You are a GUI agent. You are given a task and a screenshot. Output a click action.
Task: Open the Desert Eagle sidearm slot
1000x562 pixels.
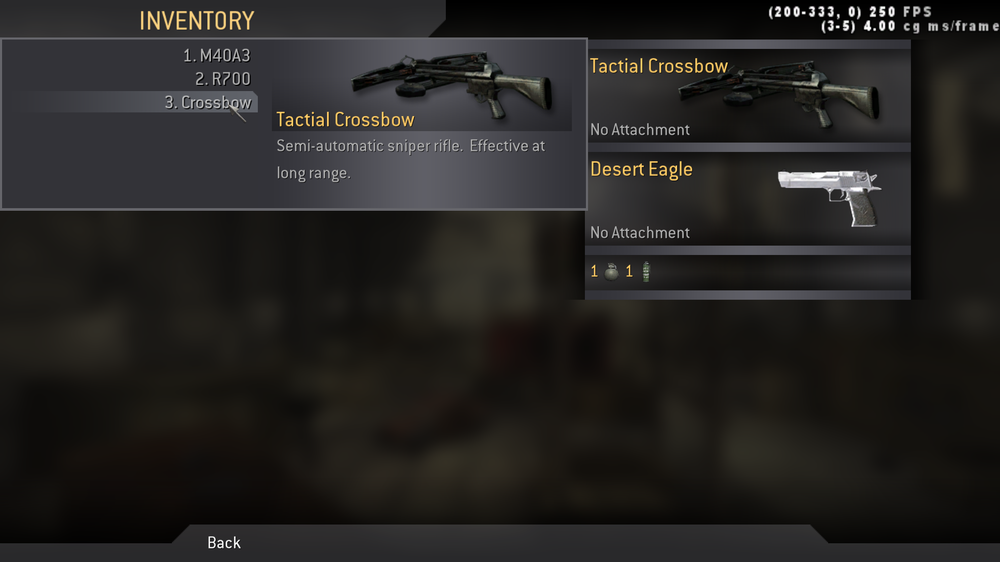(x=748, y=200)
